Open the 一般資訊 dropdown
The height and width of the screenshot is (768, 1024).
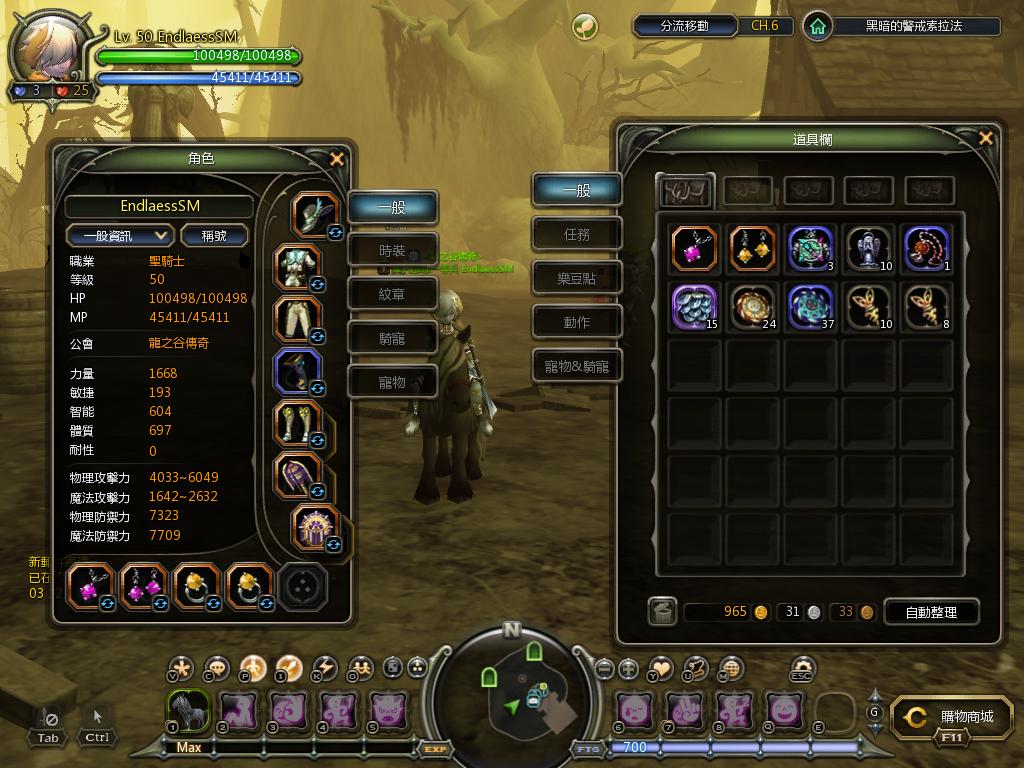point(120,235)
